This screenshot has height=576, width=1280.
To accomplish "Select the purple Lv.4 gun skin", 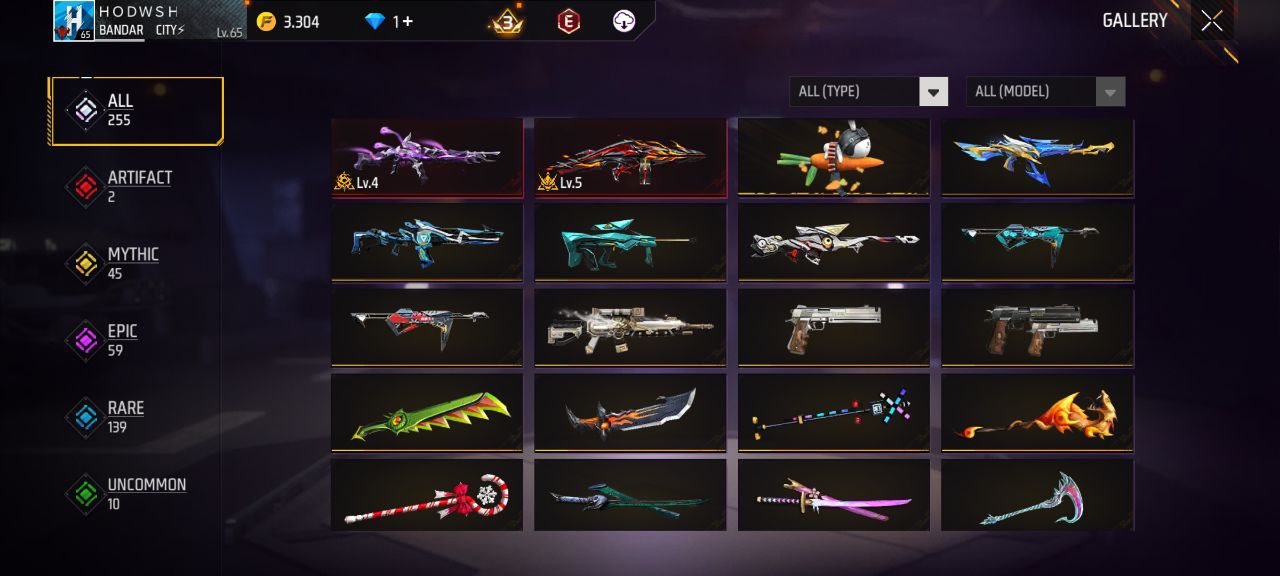I will [427, 156].
